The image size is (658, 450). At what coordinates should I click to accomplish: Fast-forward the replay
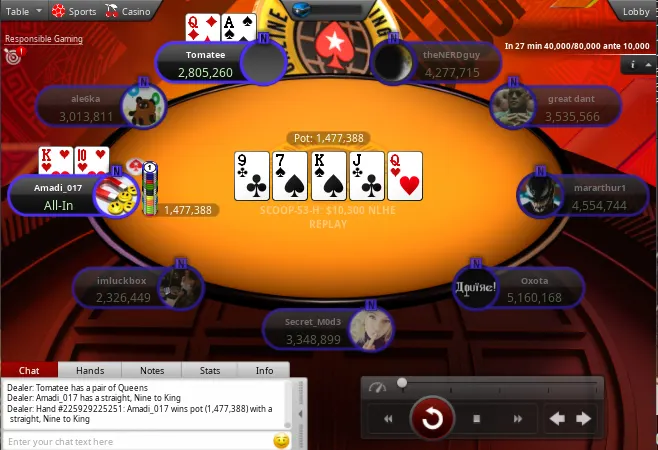coord(518,419)
